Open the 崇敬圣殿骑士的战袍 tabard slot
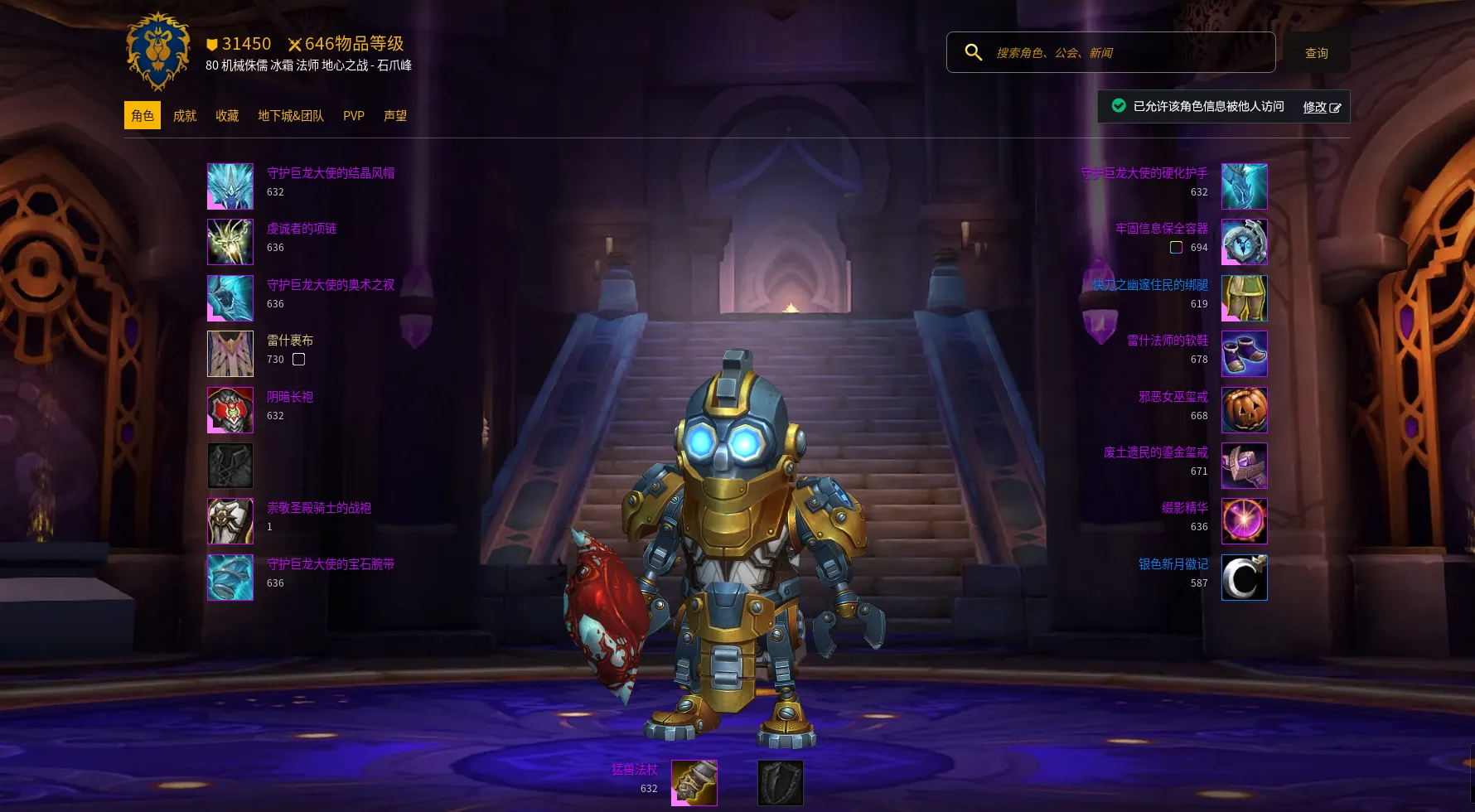Screen dimensions: 1475x812 tap(230, 521)
